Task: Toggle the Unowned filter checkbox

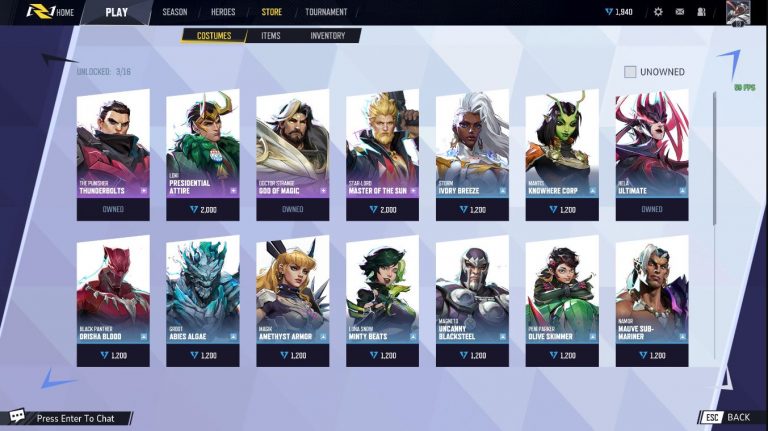Action: click(630, 72)
